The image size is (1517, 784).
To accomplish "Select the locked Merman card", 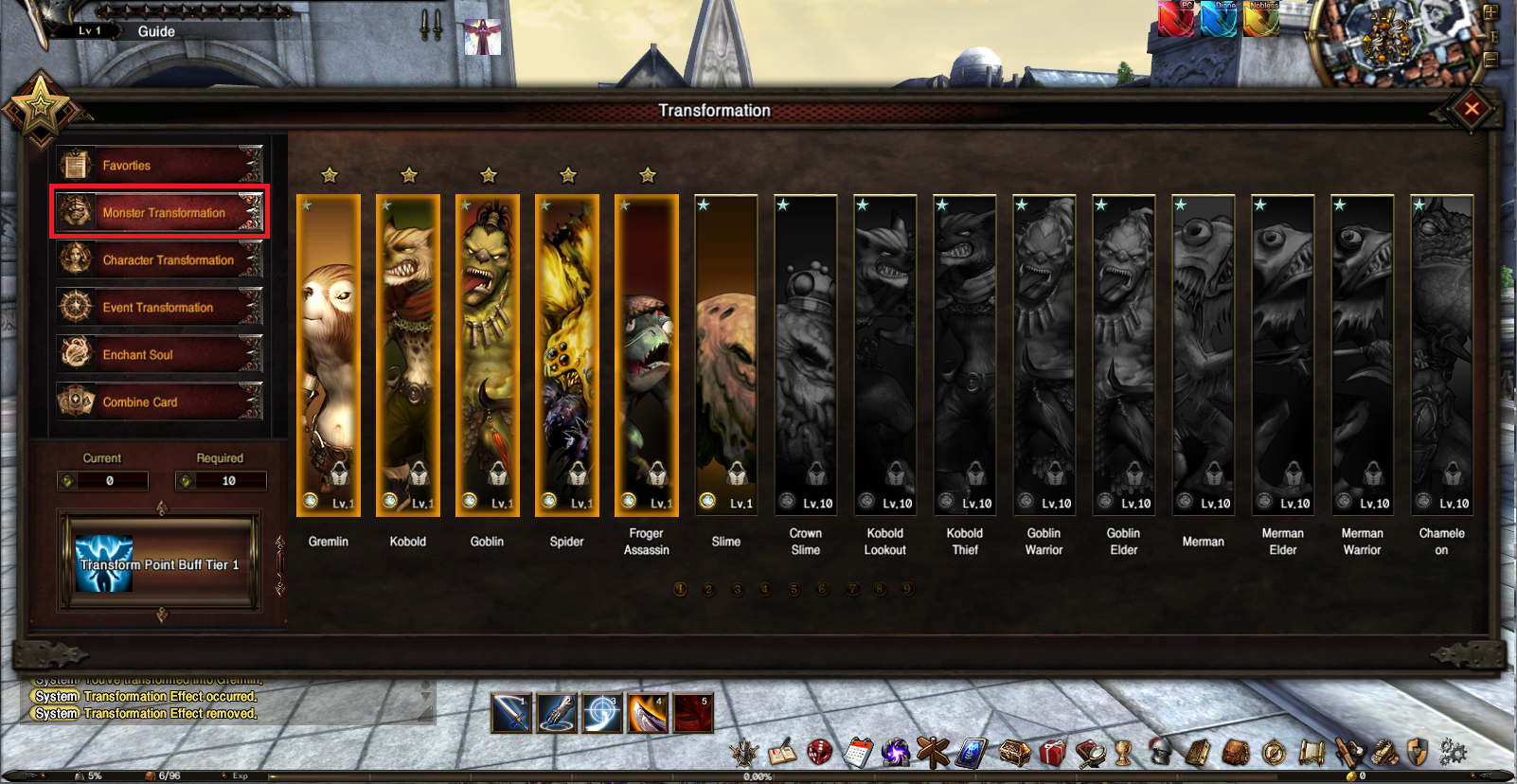I will coord(1204,355).
